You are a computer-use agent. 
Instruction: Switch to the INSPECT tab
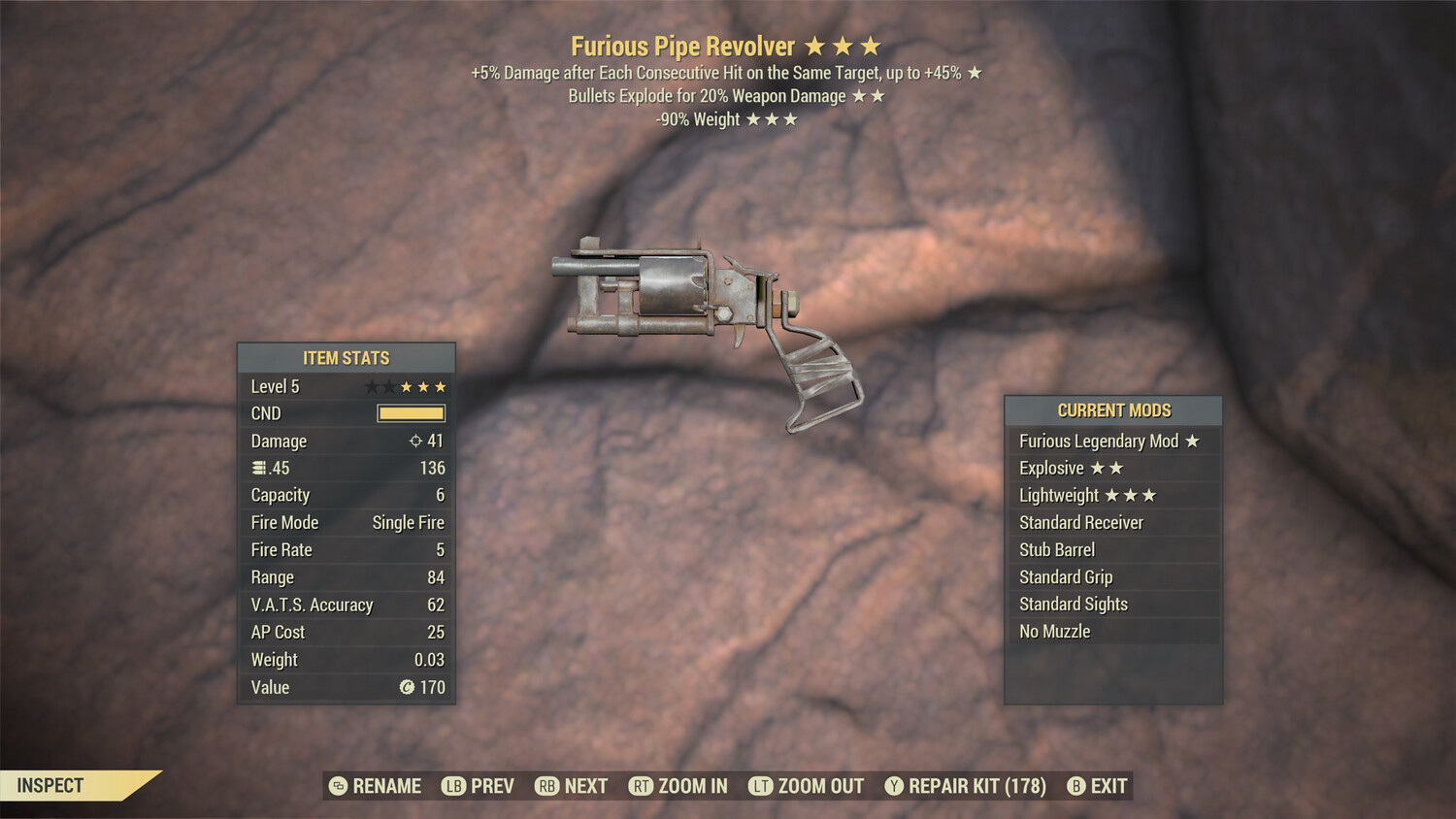[50, 786]
